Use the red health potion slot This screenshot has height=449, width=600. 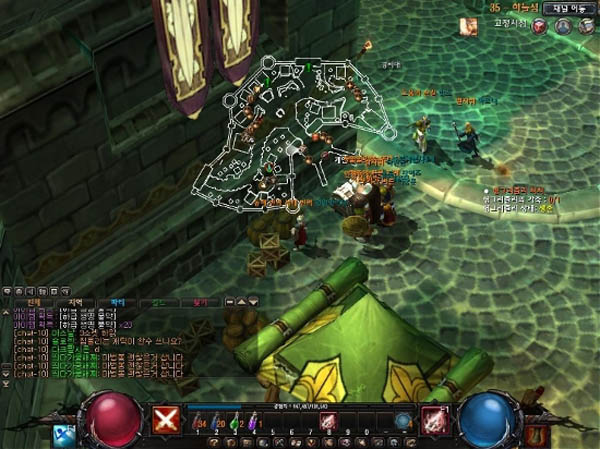(x=197, y=422)
